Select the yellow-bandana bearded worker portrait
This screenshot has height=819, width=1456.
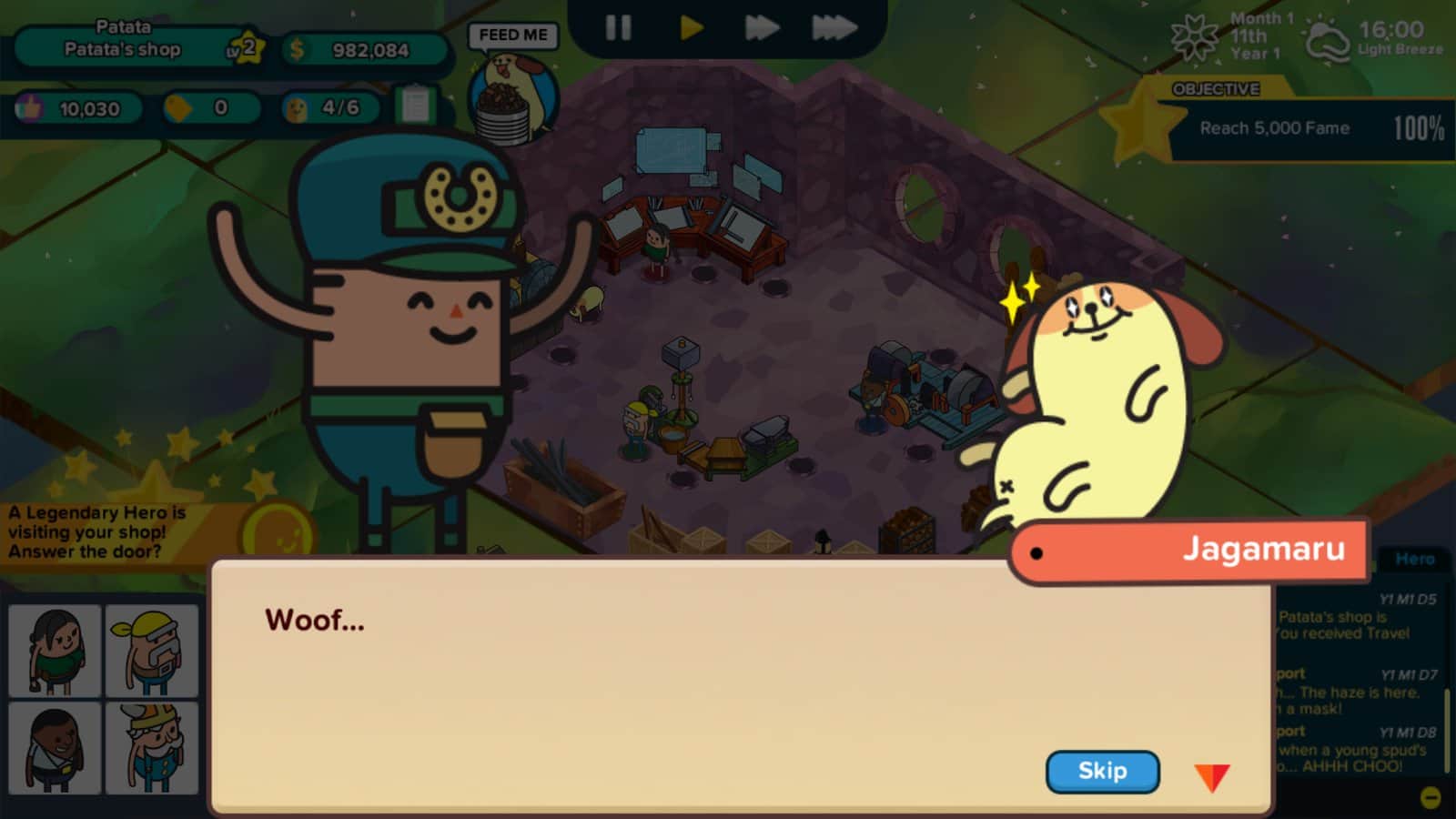[x=151, y=651]
